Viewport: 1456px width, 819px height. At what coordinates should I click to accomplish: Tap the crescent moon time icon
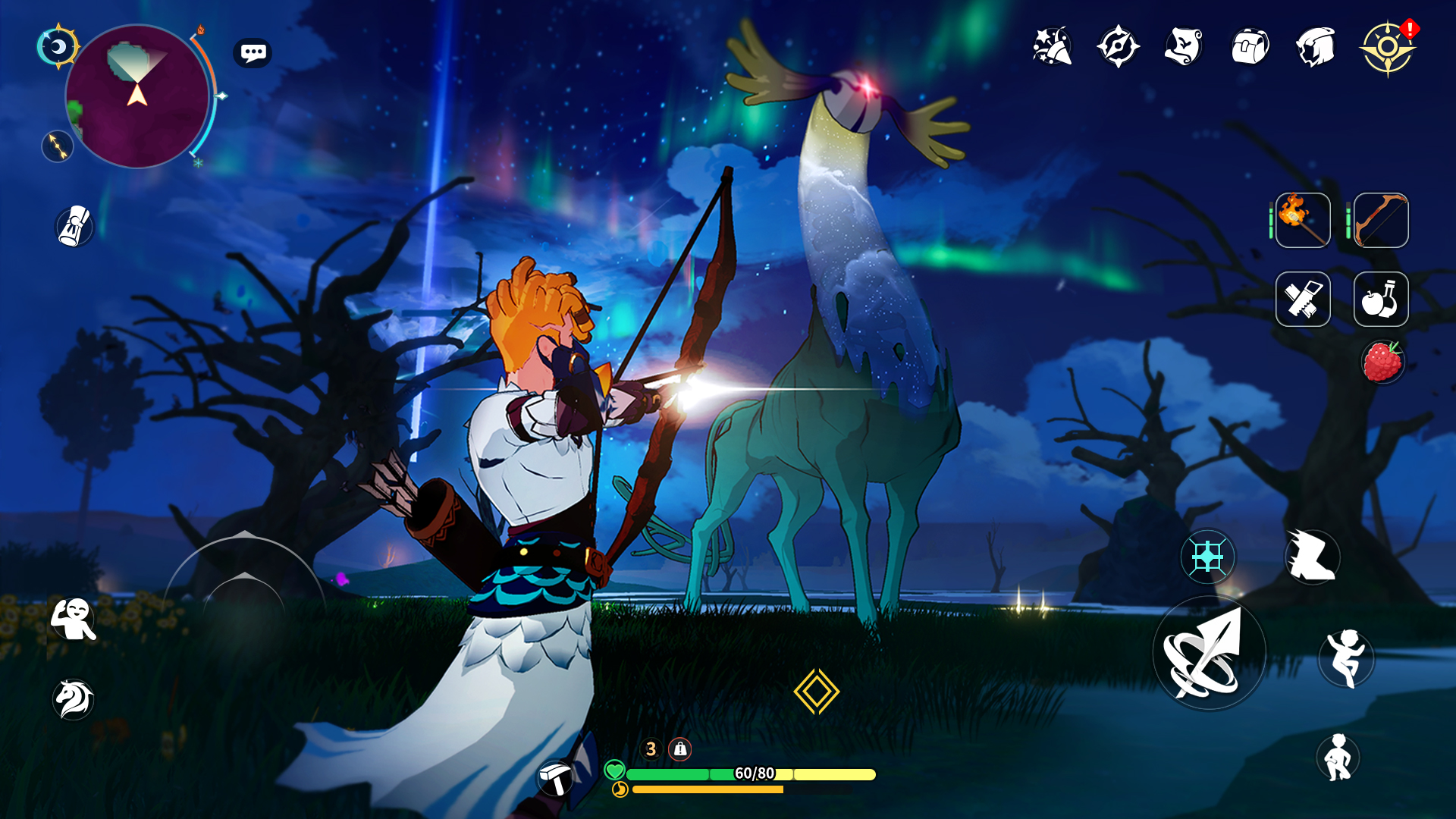58,47
